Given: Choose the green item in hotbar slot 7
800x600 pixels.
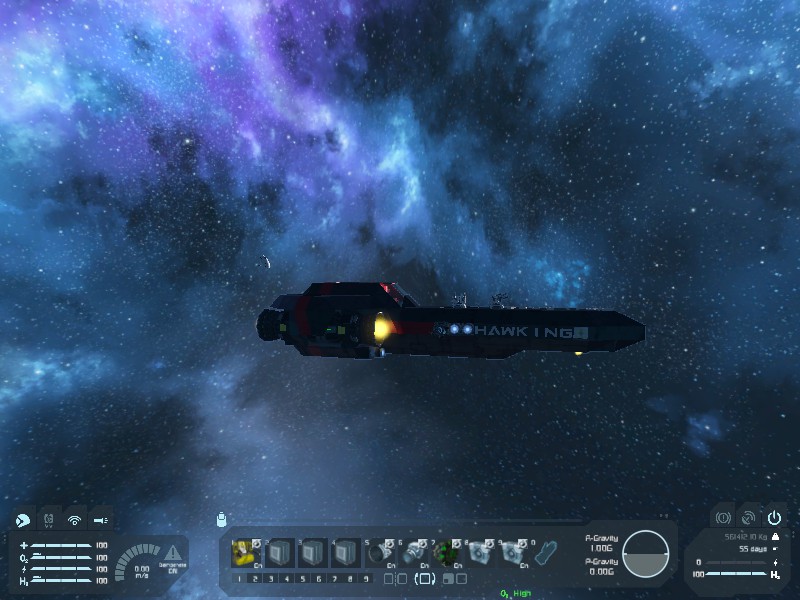Looking at the screenshot, I should click(446, 552).
